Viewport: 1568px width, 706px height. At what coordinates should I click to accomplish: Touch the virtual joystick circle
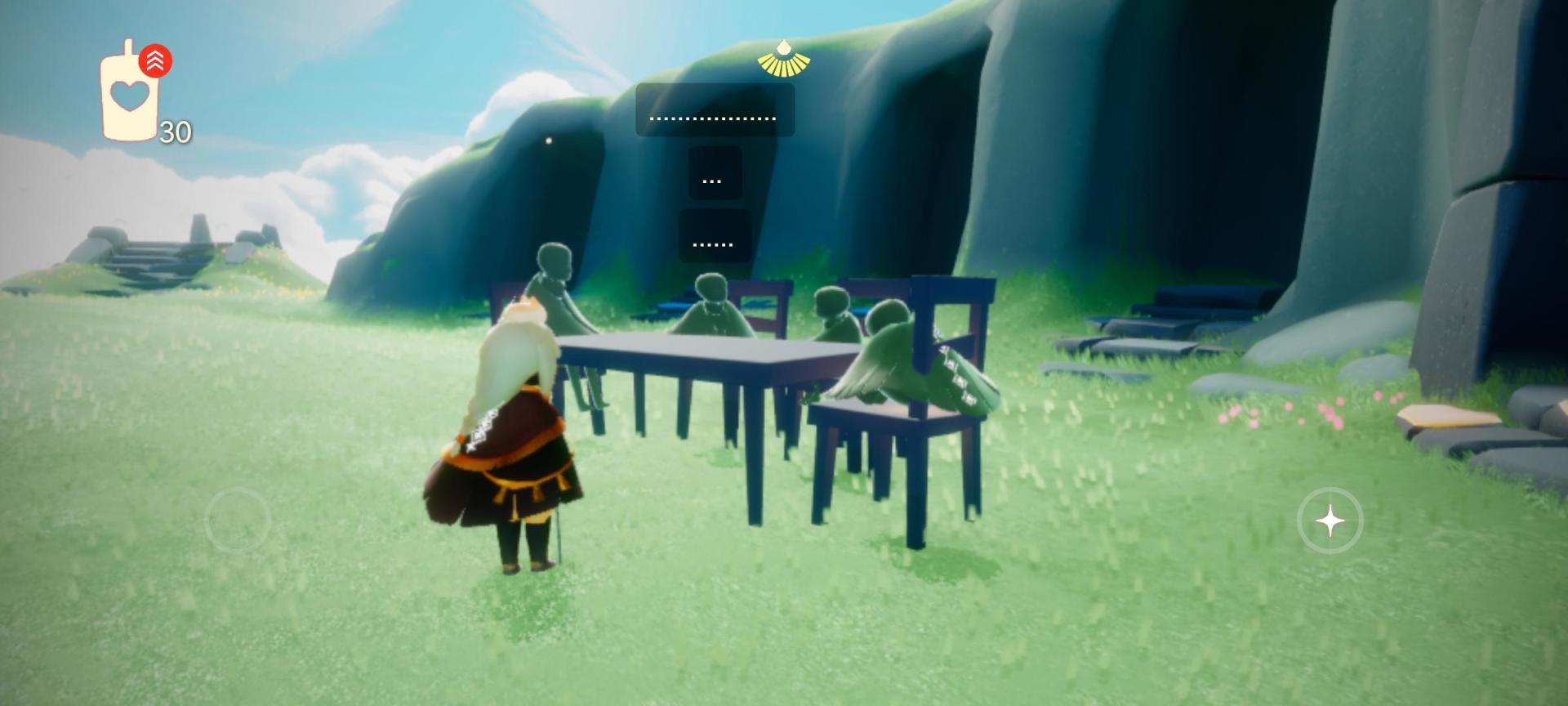[237, 520]
